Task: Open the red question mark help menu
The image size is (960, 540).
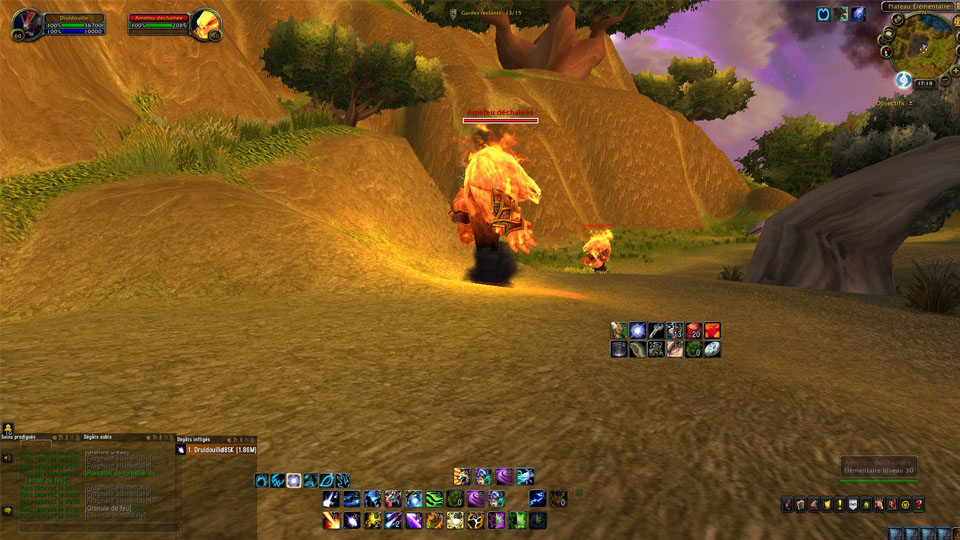Action: [x=918, y=505]
